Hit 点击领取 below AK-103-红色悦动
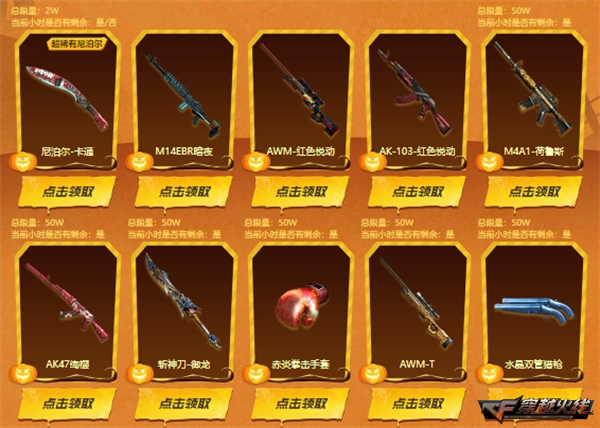This screenshot has width=600, height=428. coord(417,191)
